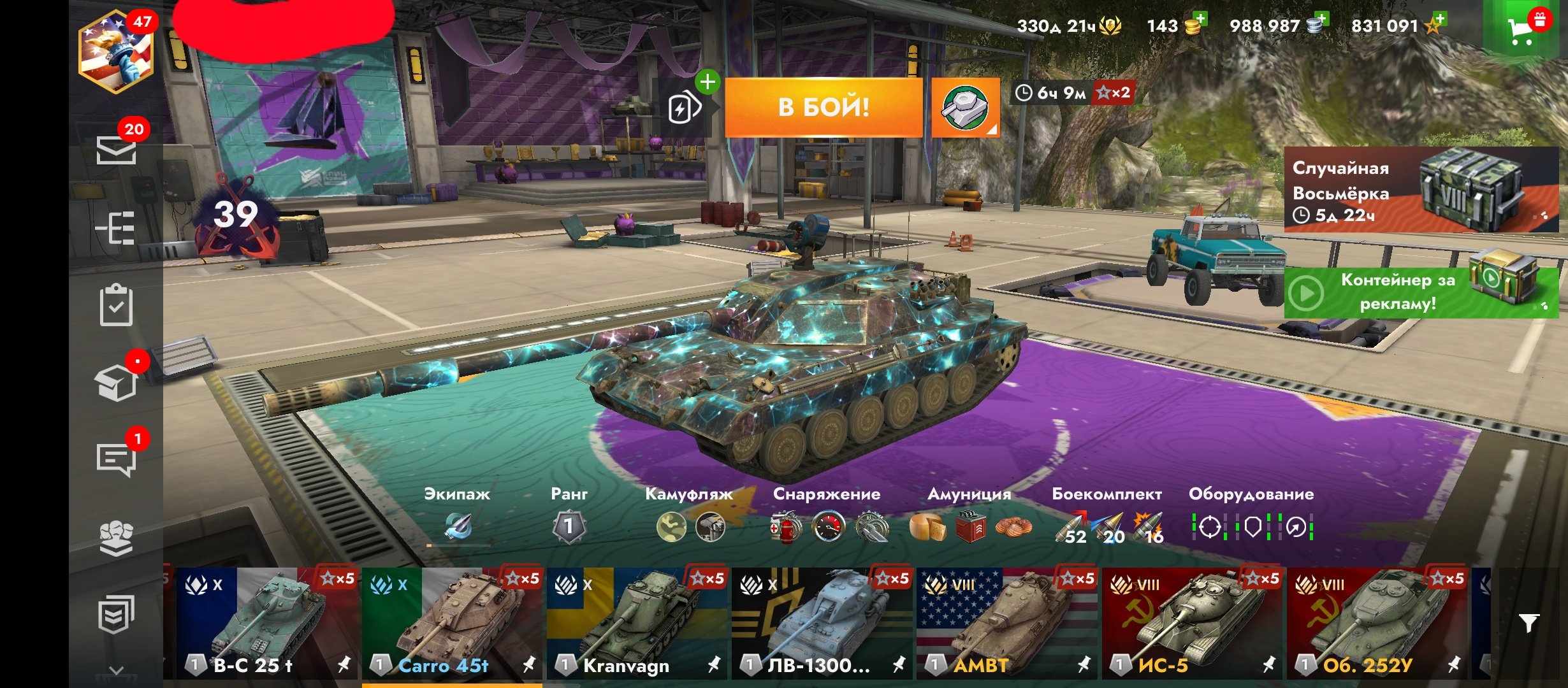Open the battle mode selector tank icon

tap(965, 108)
